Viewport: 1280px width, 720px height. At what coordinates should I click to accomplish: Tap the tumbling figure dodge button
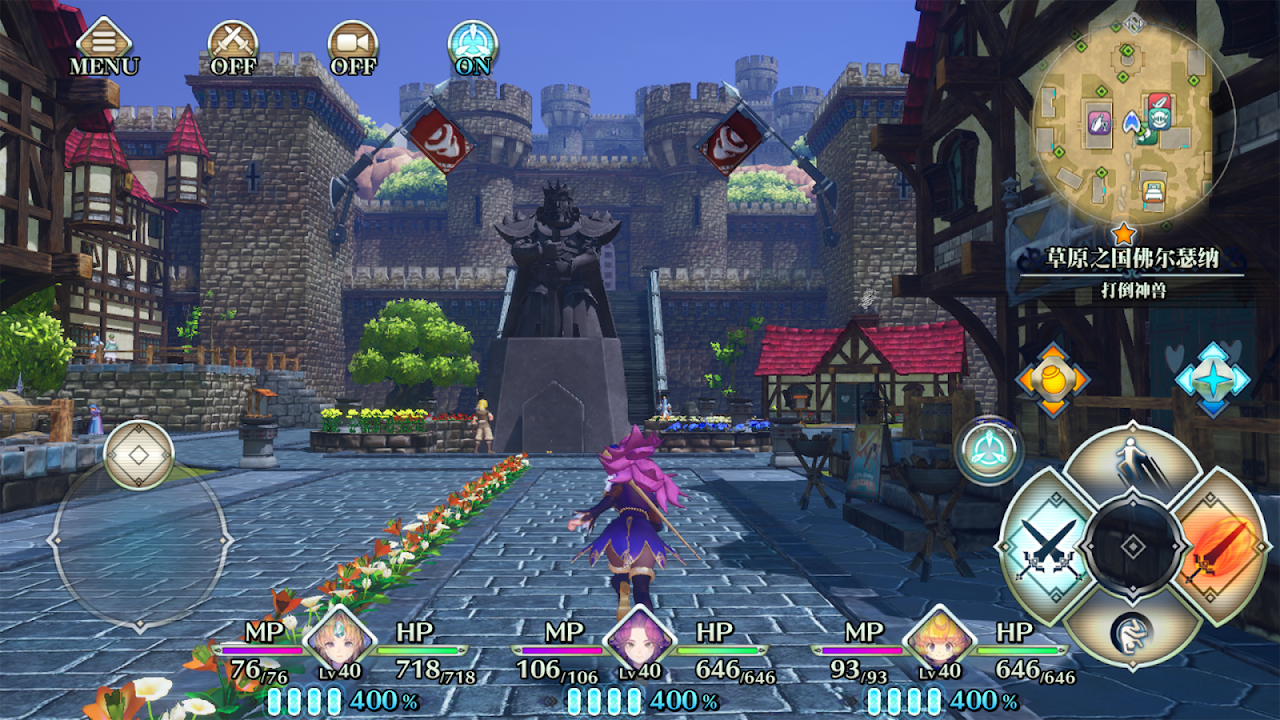pos(1132,630)
